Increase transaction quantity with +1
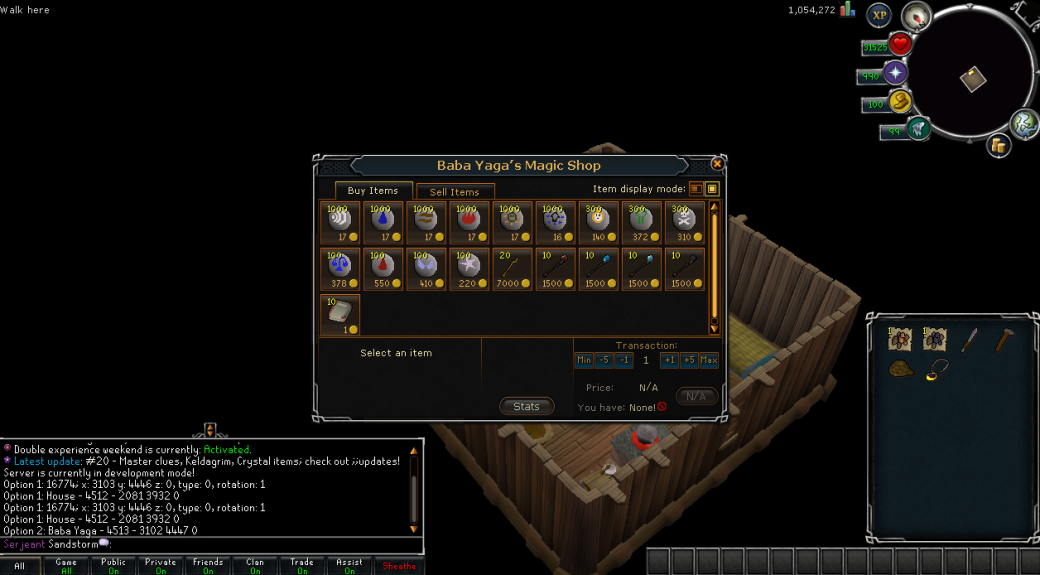This screenshot has width=1040, height=575. (x=669, y=360)
